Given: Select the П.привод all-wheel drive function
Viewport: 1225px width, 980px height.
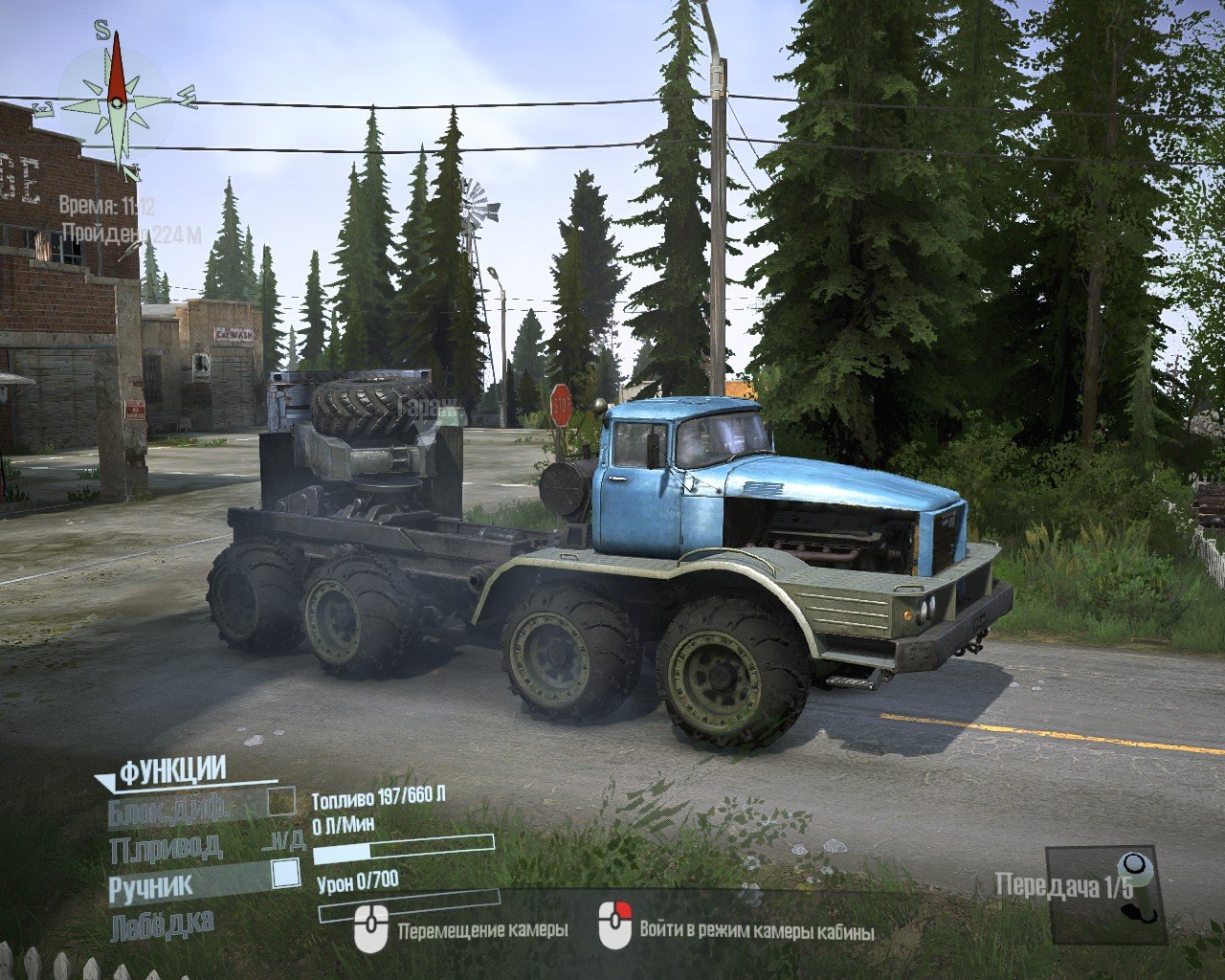Looking at the screenshot, I should (166, 846).
